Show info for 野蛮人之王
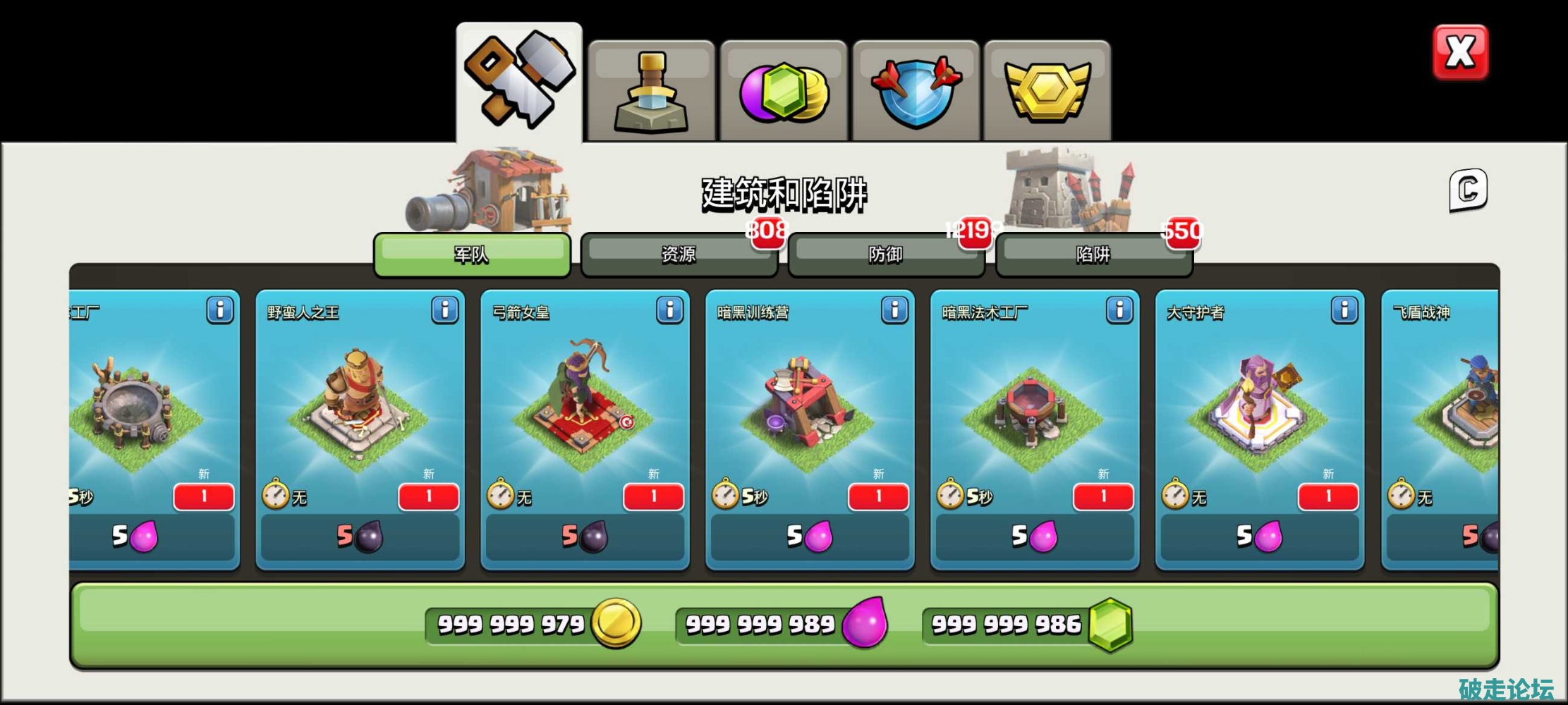Screen dimensions: 1568x705 tap(444, 310)
